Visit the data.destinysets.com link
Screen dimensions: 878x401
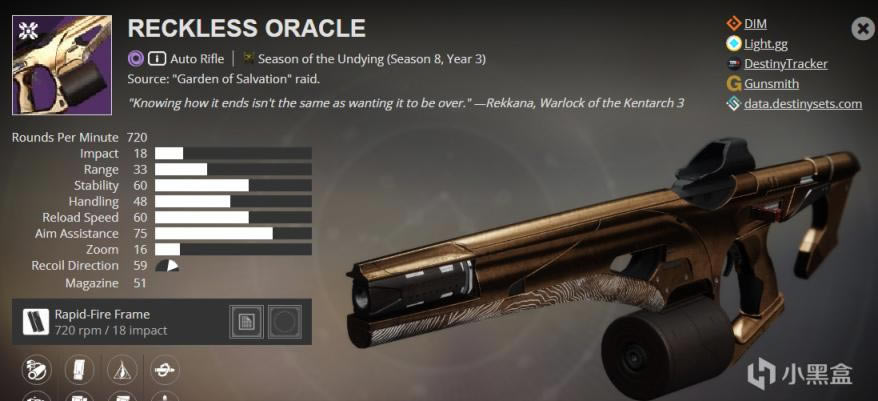[x=802, y=104]
